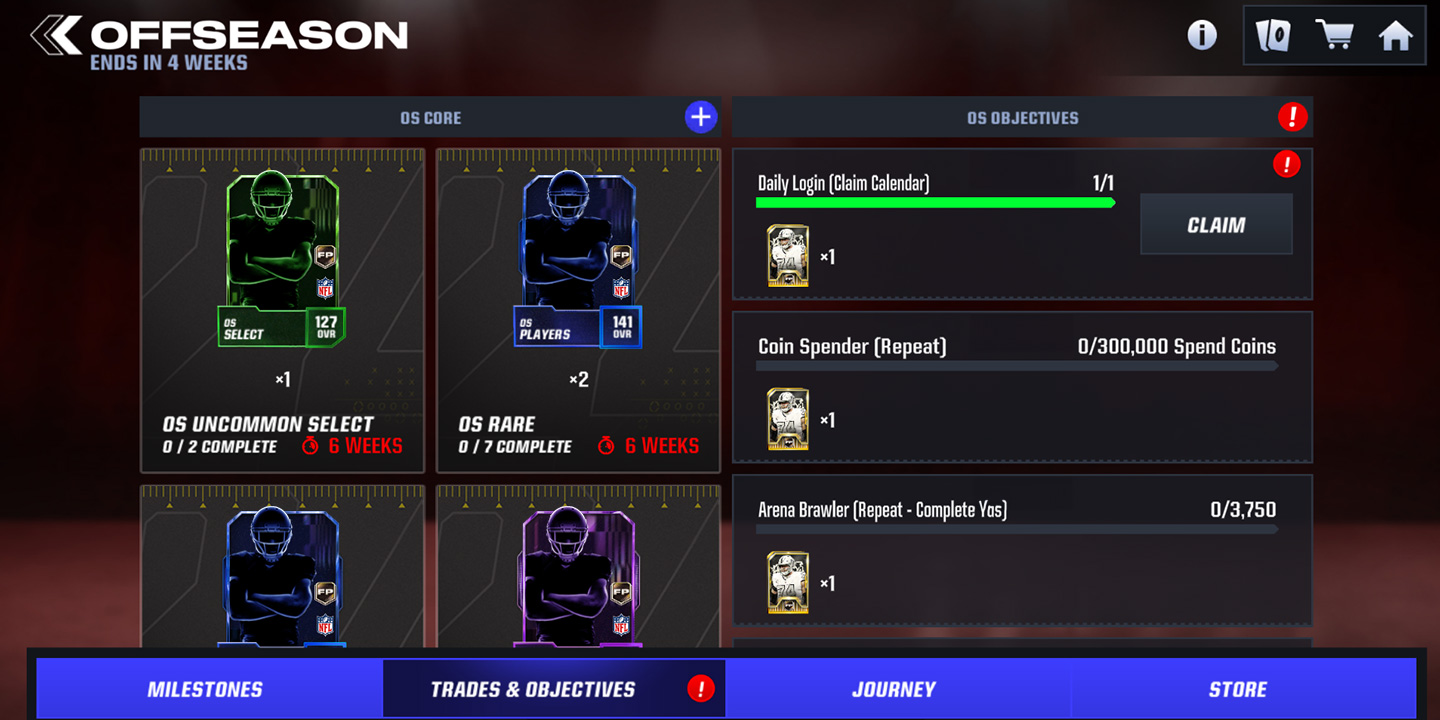Go to the Store tab
1440x720 pixels.
click(1238, 688)
